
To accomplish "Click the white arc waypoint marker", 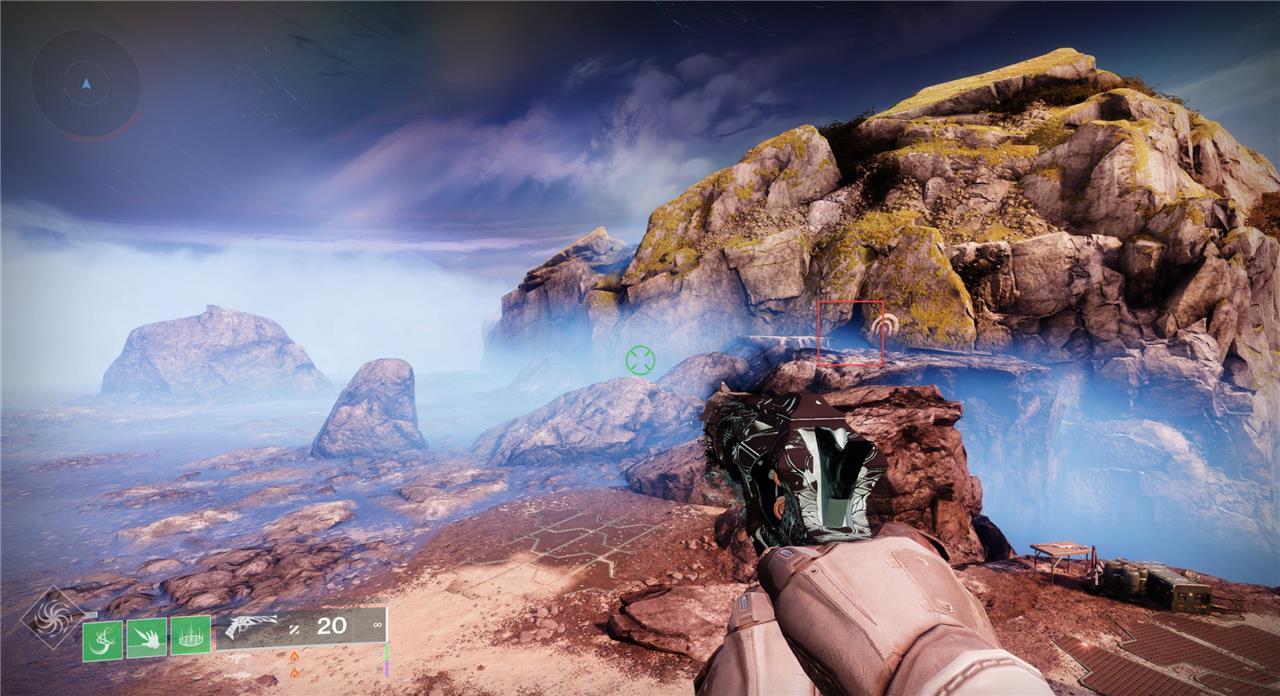I will (883, 326).
